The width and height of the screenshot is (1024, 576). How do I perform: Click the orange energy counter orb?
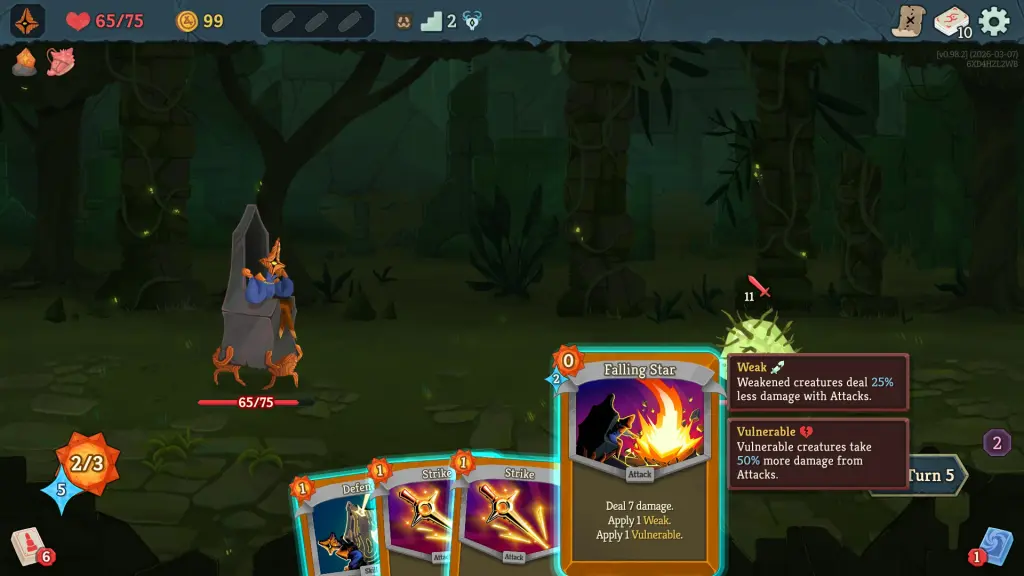[87, 463]
